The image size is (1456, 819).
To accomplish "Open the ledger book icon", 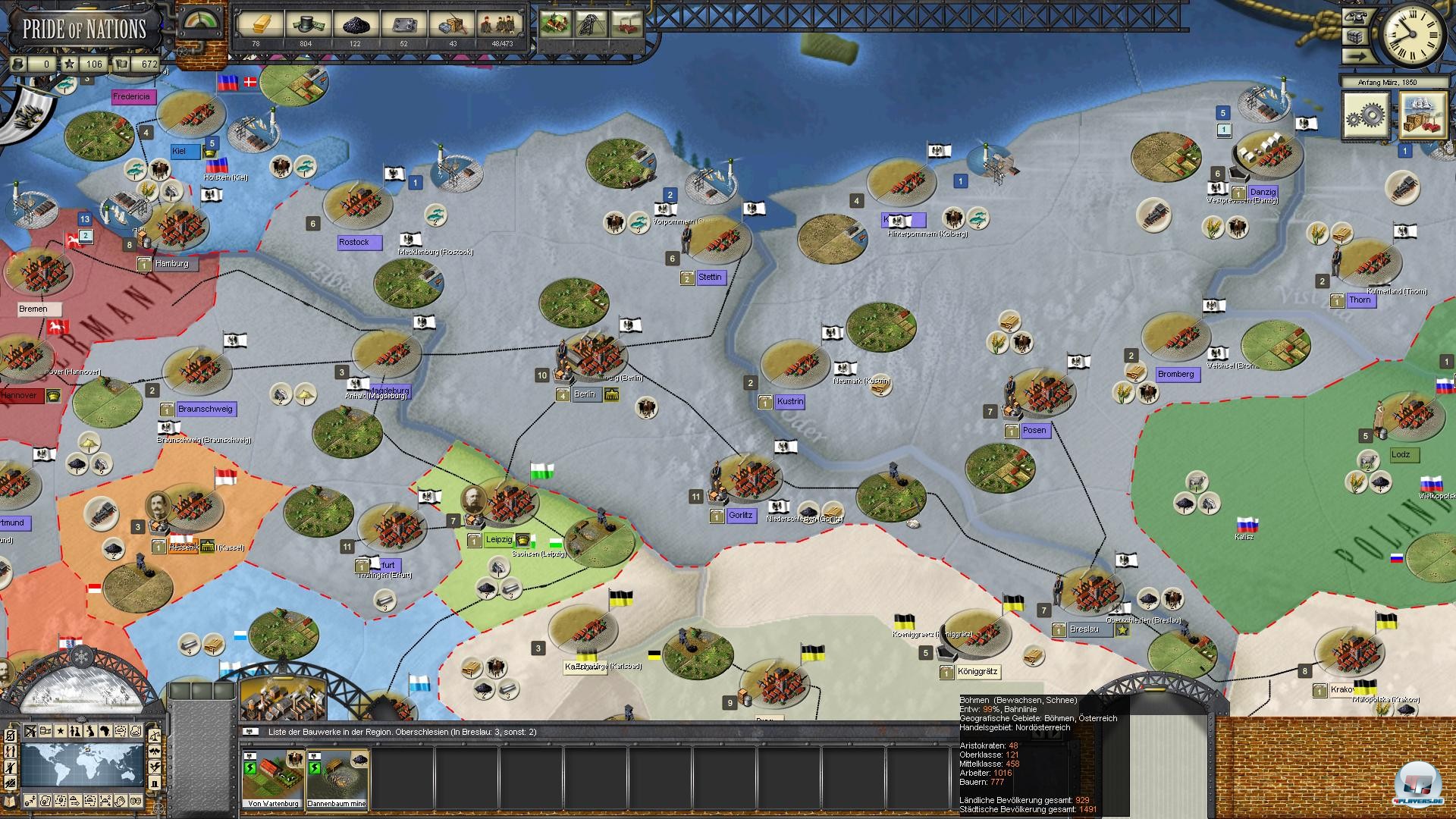I will pyautogui.click(x=9, y=802).
